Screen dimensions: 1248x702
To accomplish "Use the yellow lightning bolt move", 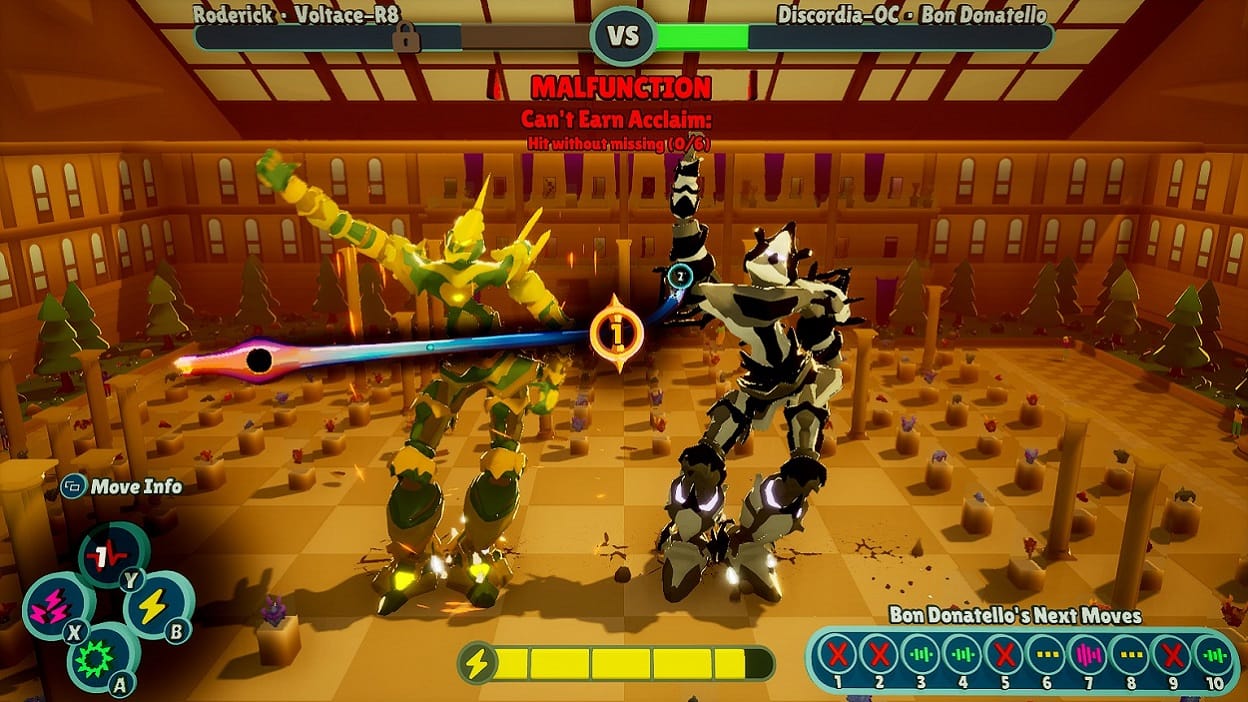I will [153, 606].
